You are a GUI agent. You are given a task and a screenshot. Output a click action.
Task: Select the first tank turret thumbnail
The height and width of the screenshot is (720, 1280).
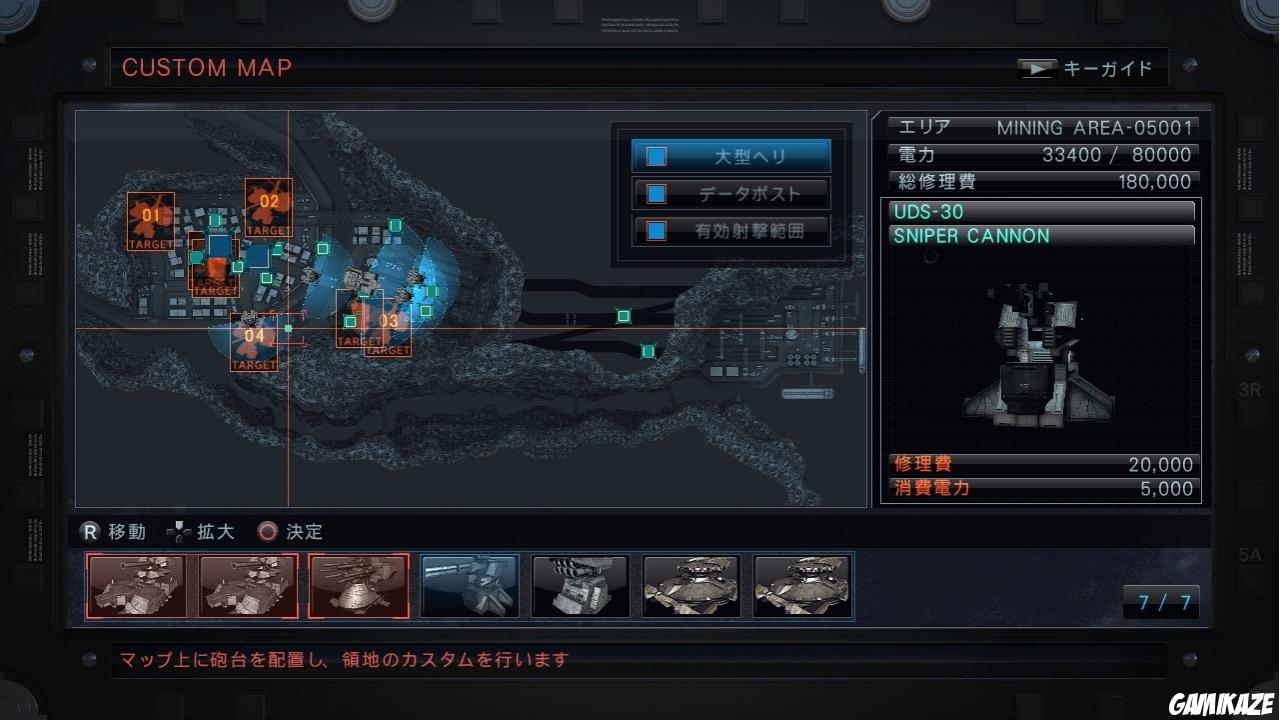coord(137,586)
